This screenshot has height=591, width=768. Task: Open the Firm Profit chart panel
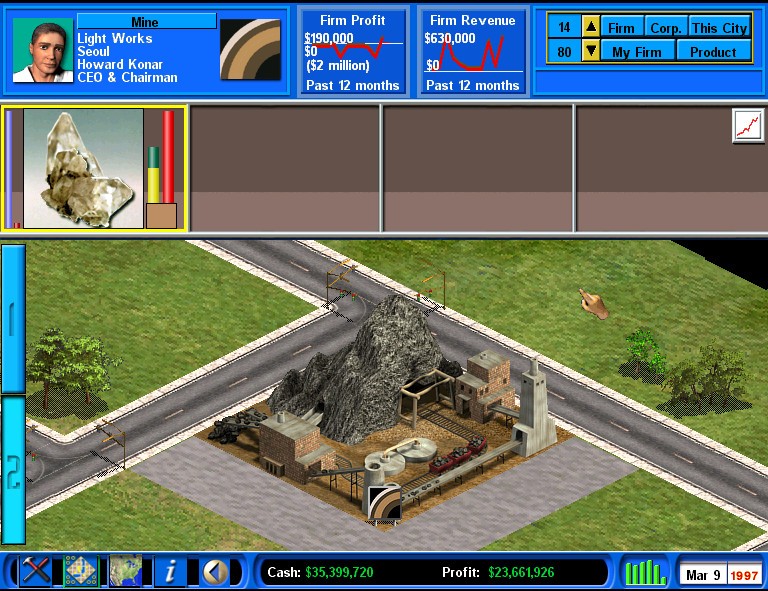tap(352, 53)
